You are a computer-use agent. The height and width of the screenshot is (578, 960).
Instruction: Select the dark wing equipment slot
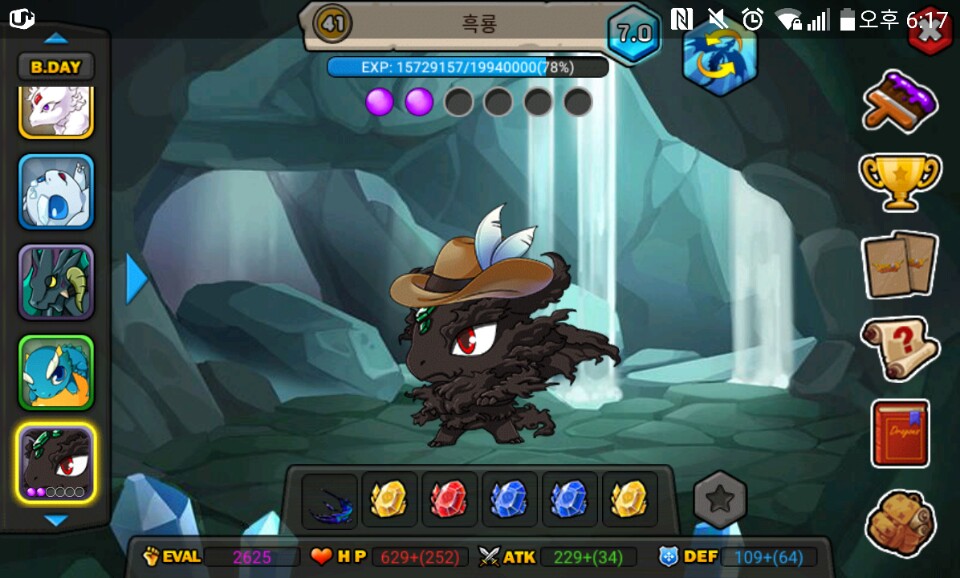(329, 500)
